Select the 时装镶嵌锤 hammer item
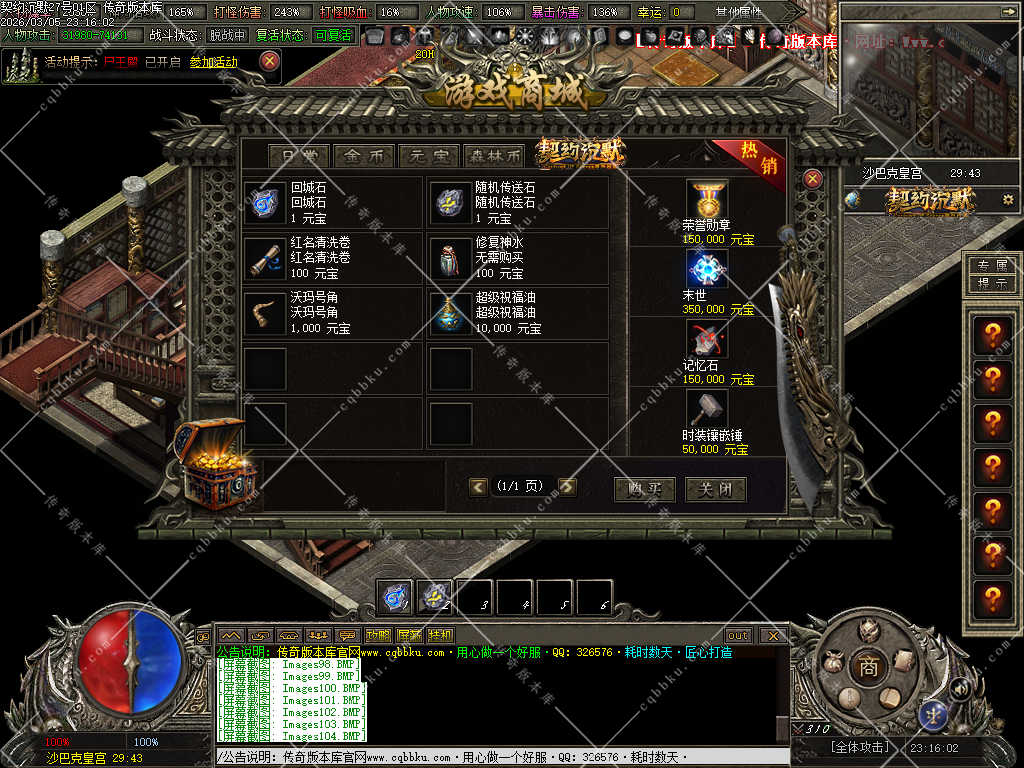The height and width of the screenshot is (768, 1024). (707, 410)
